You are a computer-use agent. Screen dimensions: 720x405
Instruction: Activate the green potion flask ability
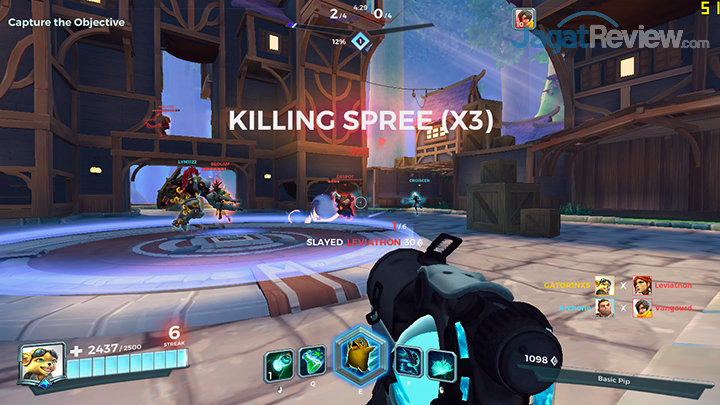312,362
